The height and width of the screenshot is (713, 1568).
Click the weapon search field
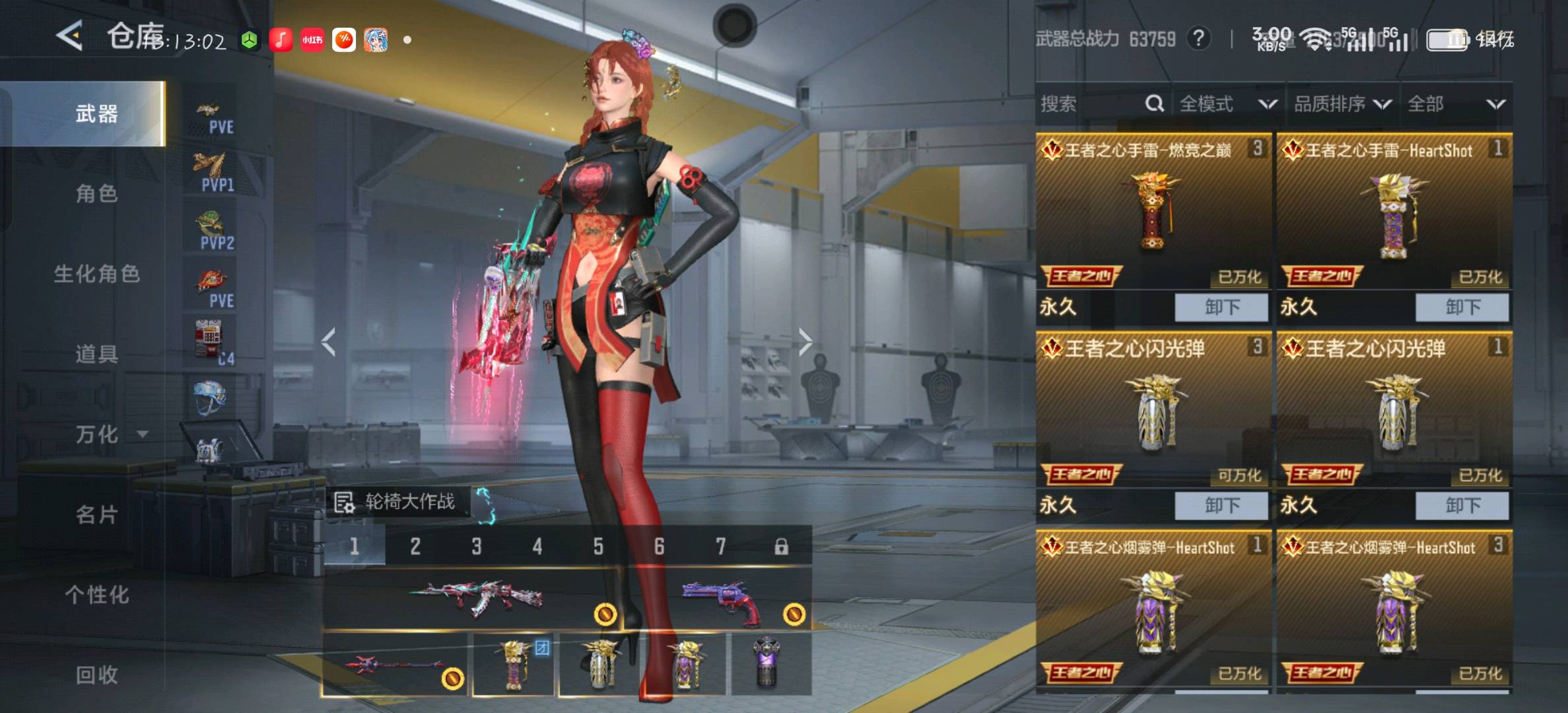coord(1096,104)
